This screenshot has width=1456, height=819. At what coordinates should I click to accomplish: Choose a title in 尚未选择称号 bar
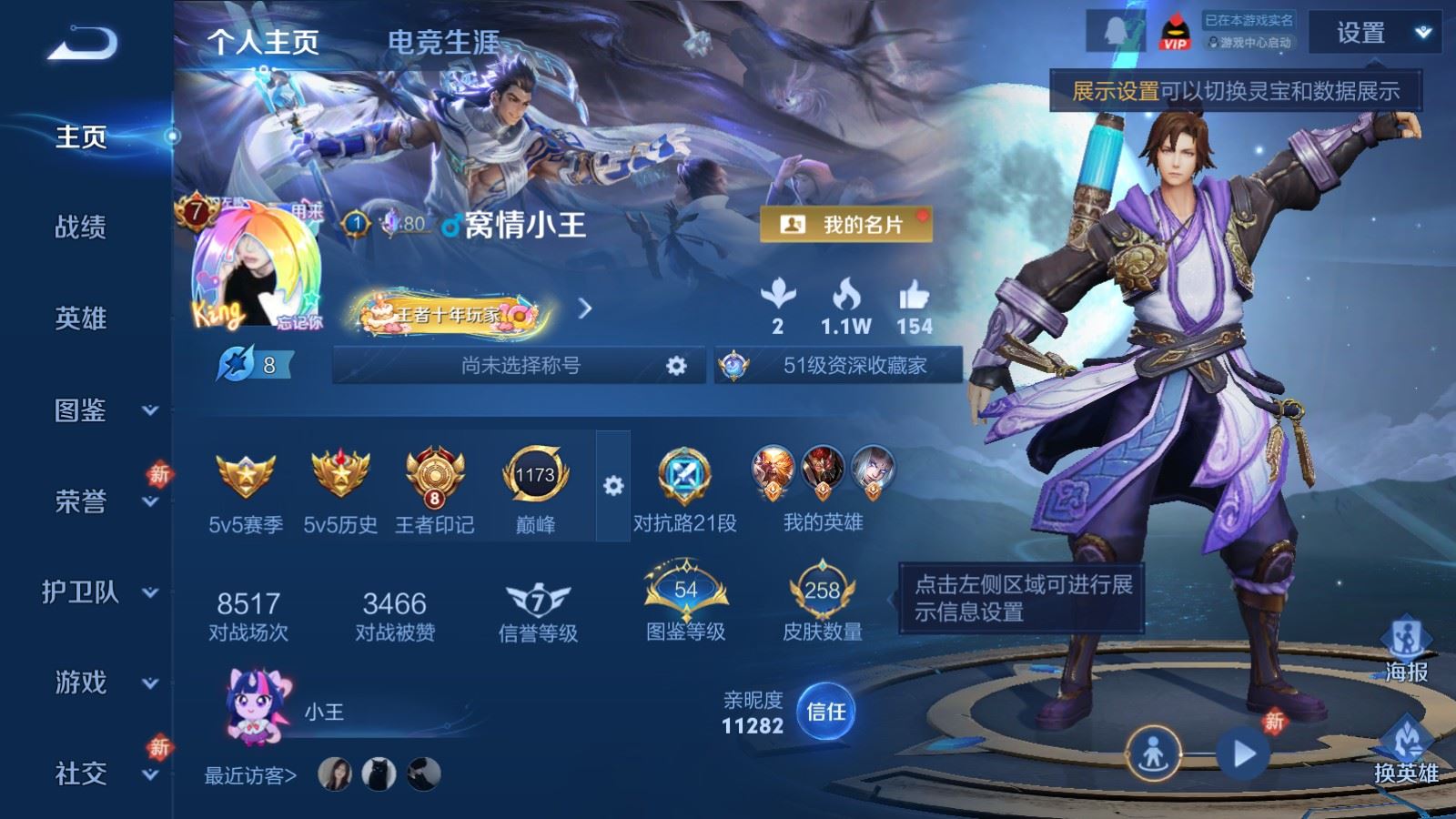pos(520,366)
